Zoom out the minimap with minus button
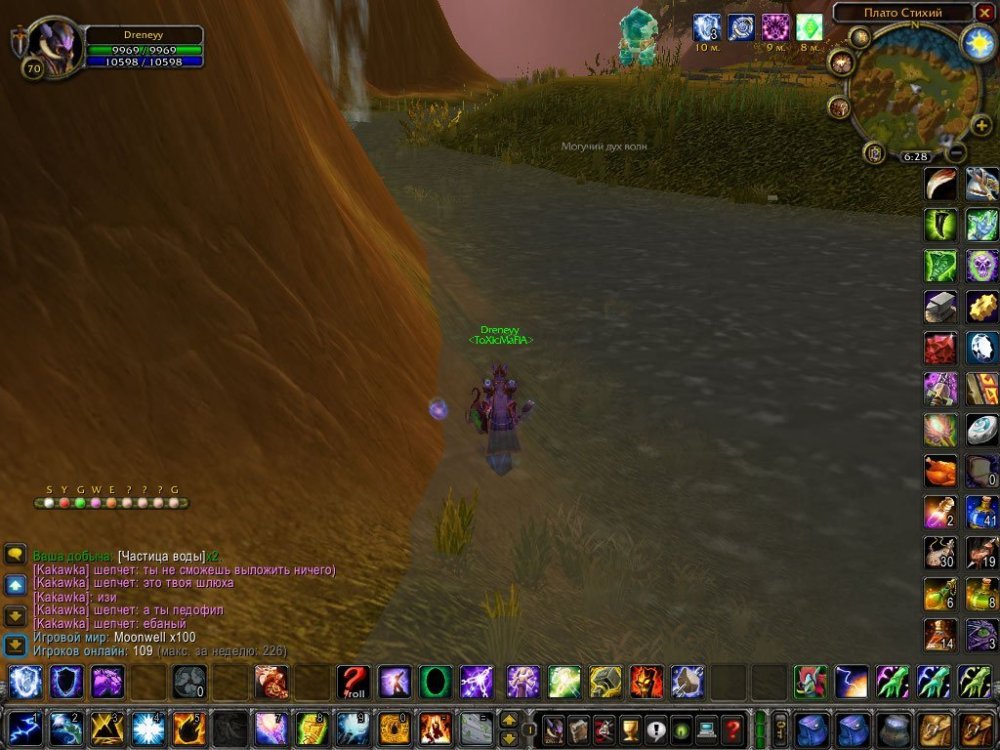Viewport: 1000px width, 750px height. [956, 153]
